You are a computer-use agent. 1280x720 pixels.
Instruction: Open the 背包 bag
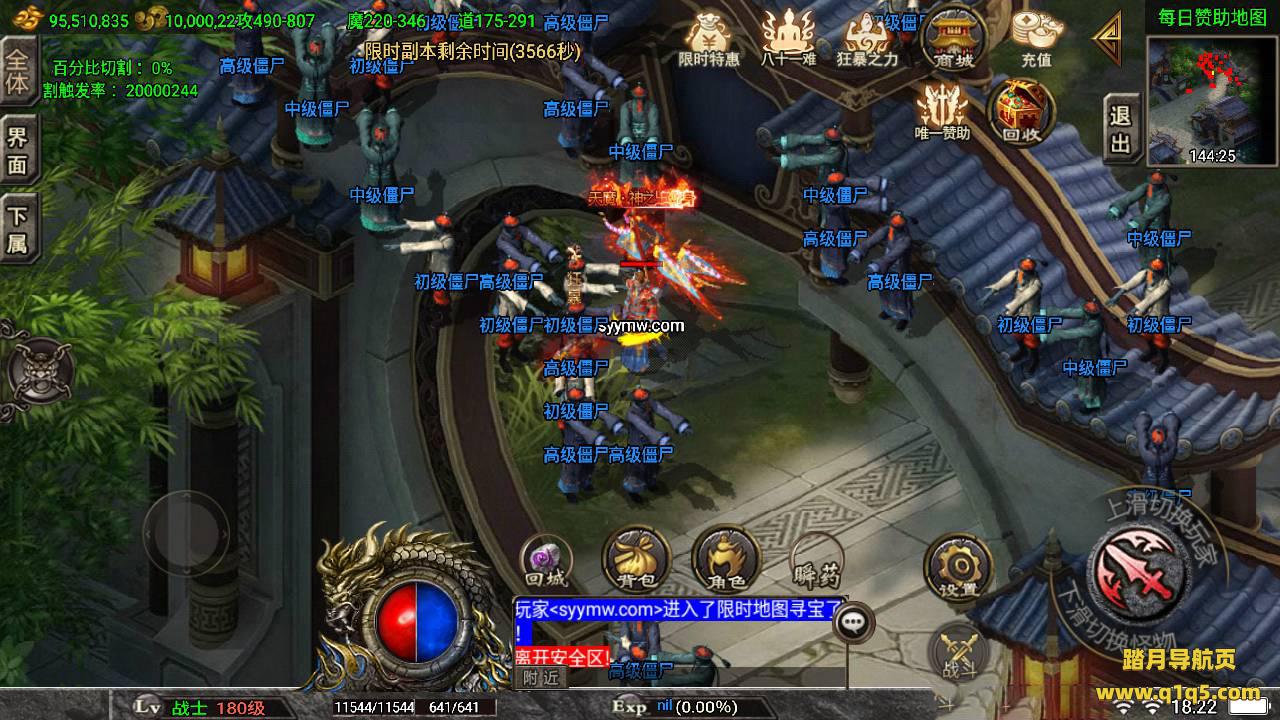pos(635,560)
